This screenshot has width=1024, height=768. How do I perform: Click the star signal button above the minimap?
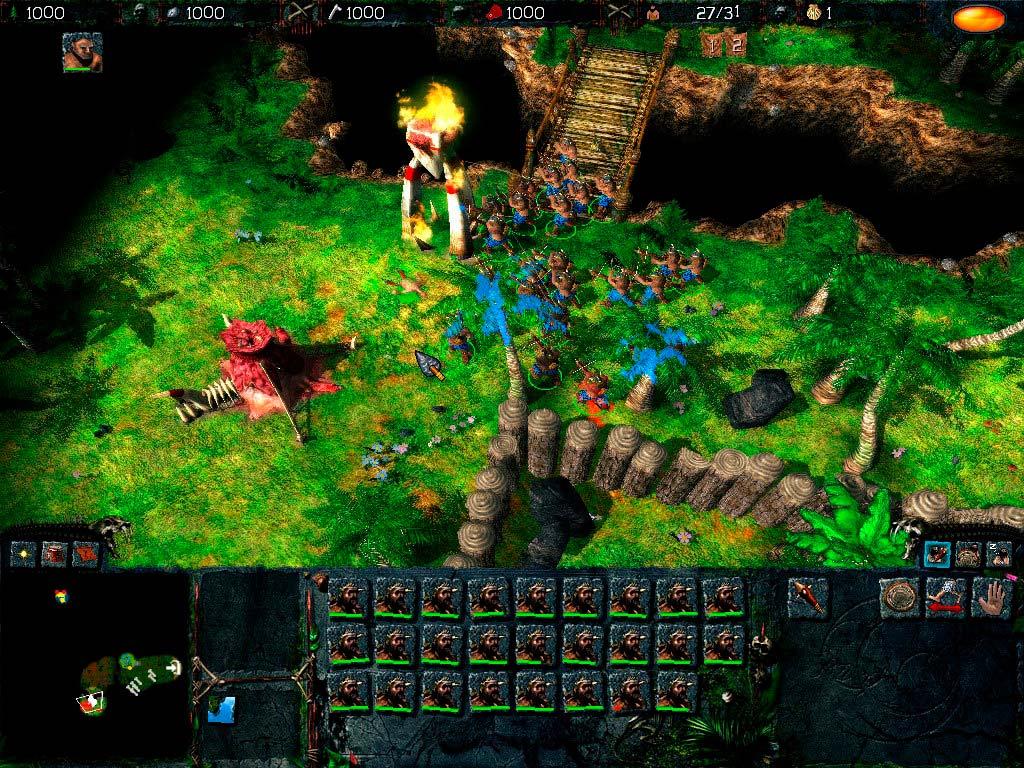pyautogui.click(x=24, y=552)
